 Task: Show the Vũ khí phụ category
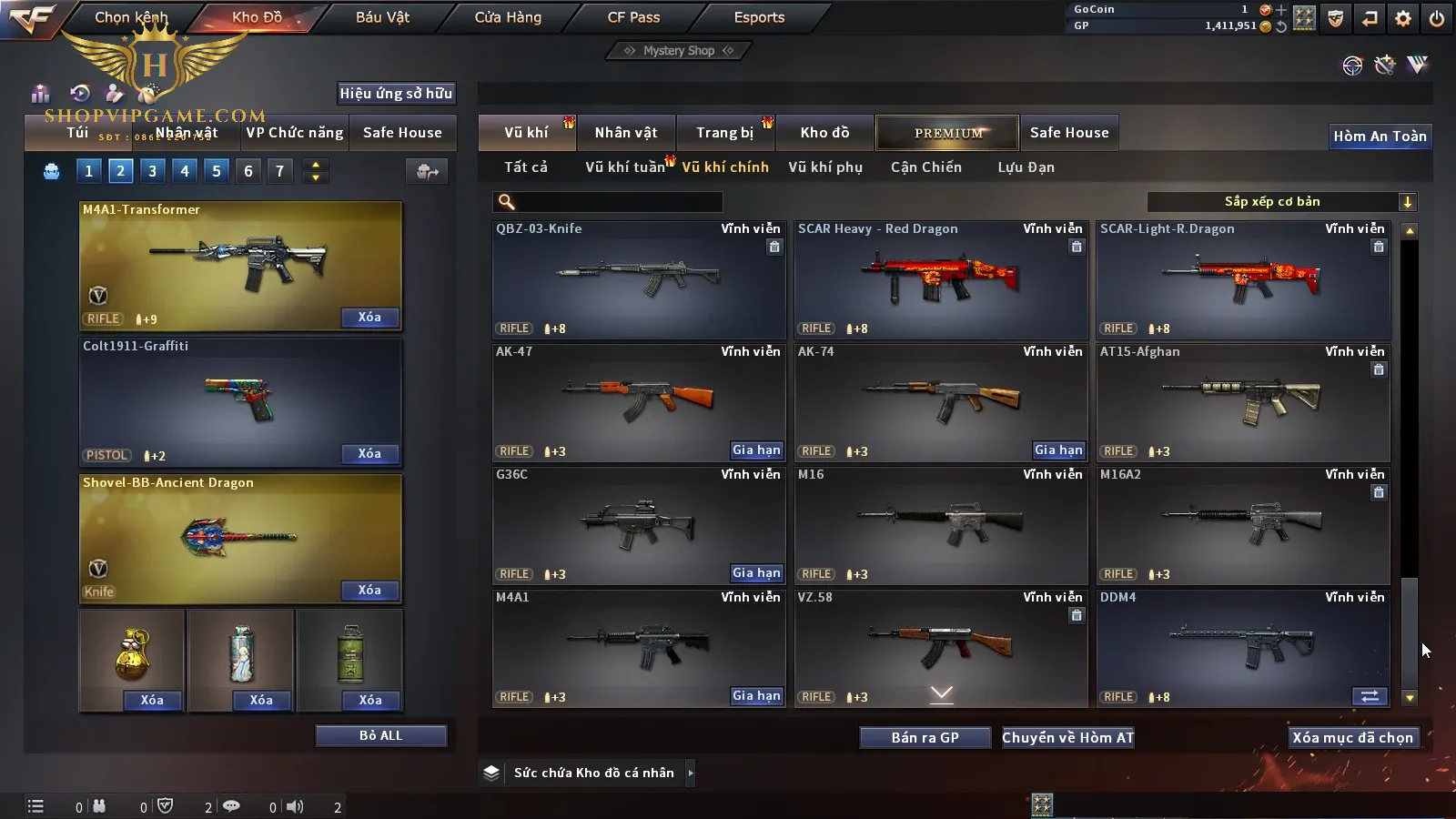[x=825, y=167]
